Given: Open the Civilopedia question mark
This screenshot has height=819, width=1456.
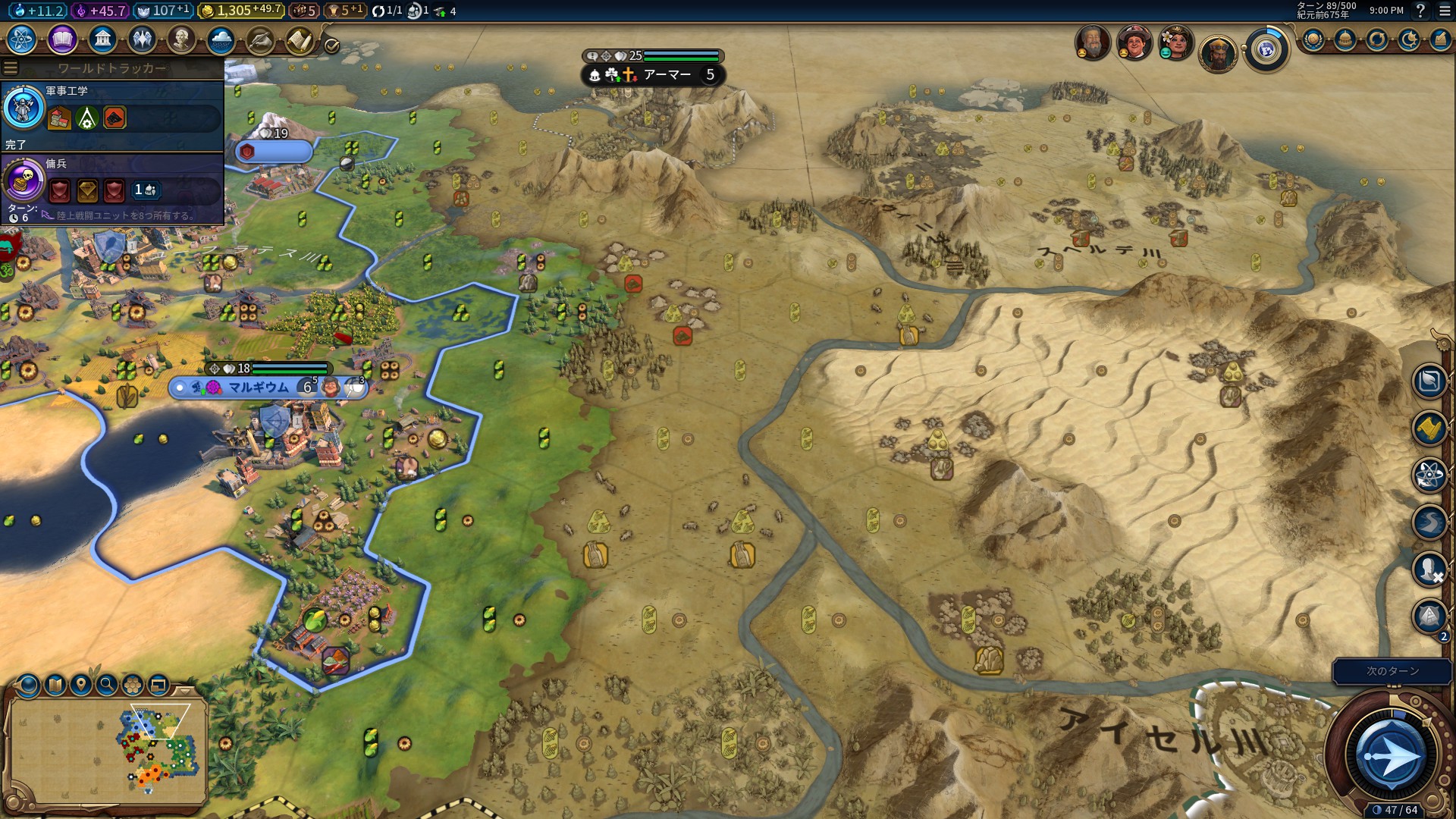Looking at the screenshot, I should point(1420,11).
